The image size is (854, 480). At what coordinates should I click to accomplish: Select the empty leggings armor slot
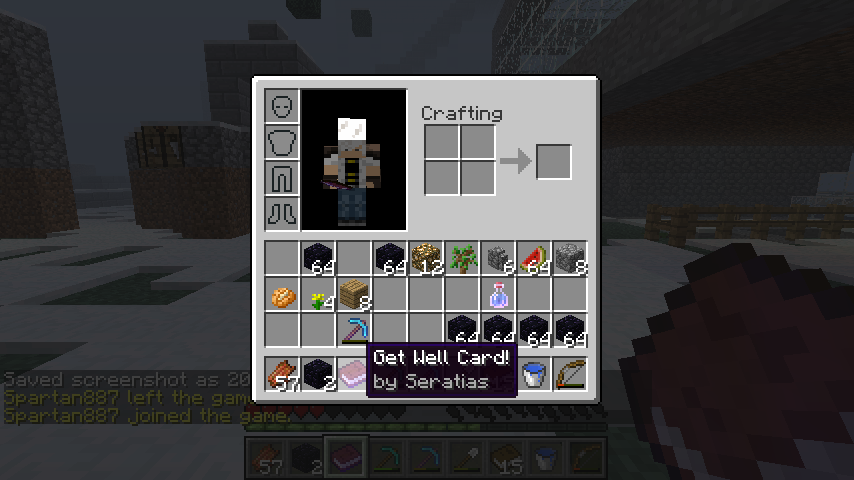tap(281, 178)
